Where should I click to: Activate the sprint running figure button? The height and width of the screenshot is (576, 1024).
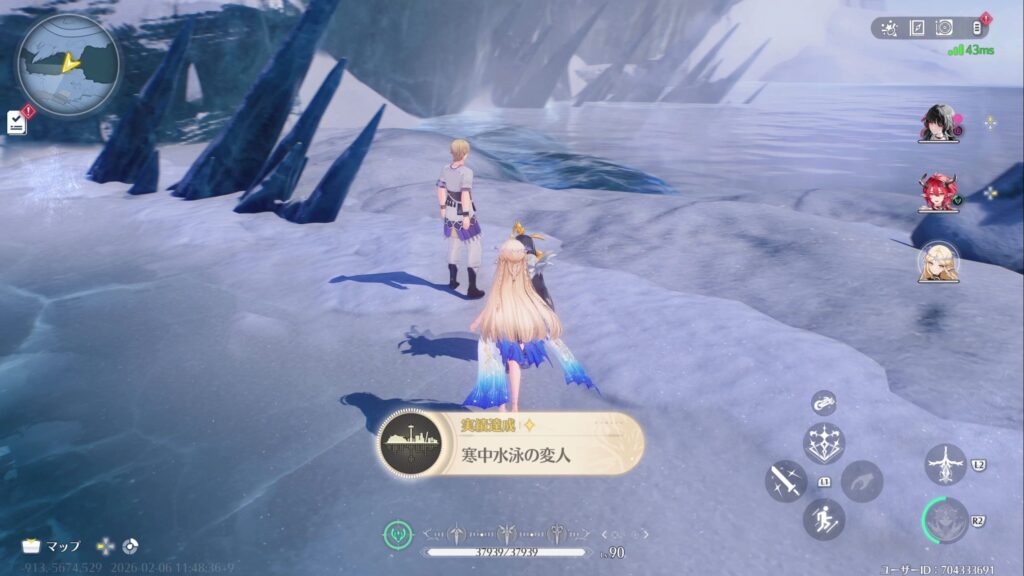(x=824, y=520)
